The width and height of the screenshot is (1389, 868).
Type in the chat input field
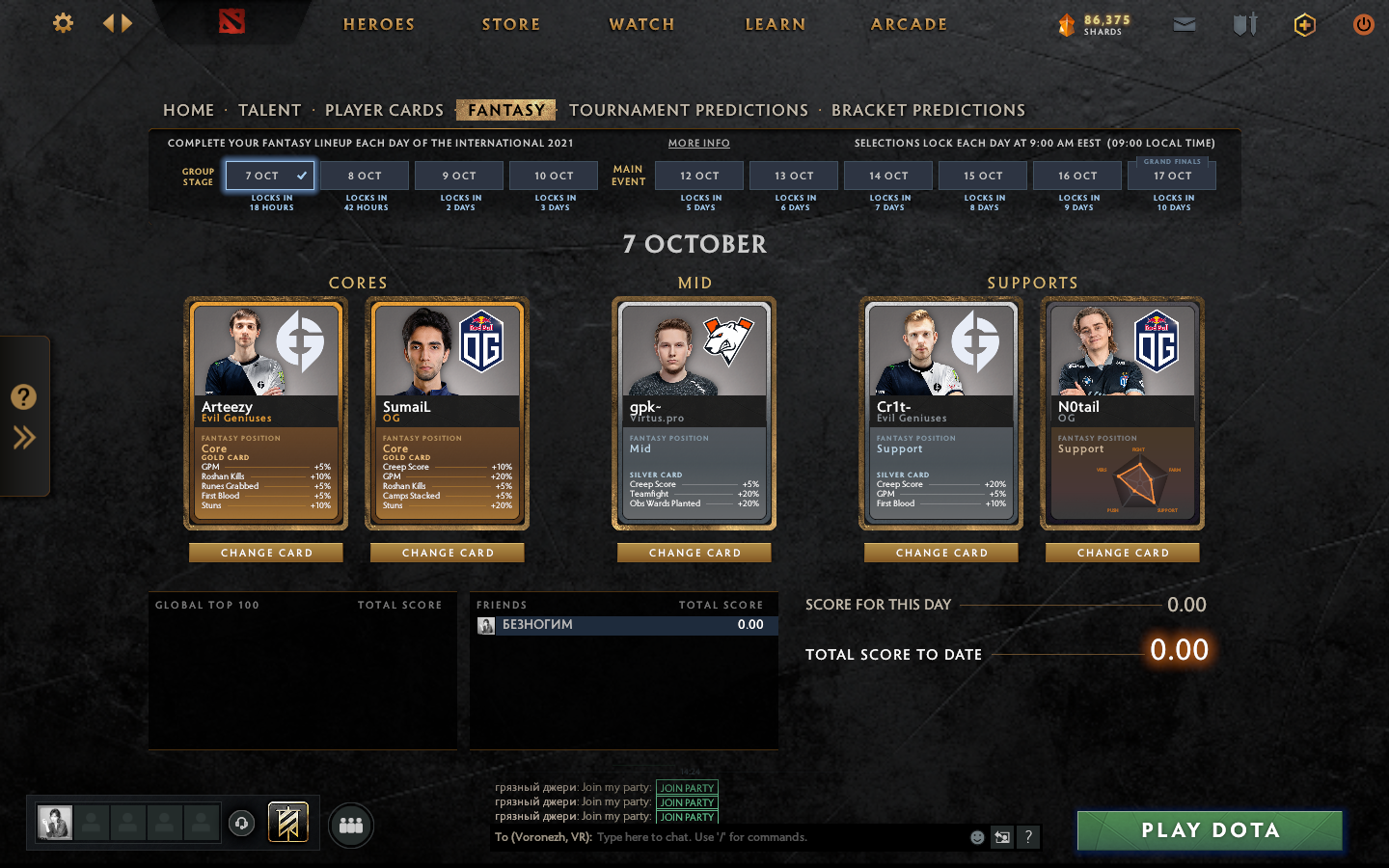point(772,837)
